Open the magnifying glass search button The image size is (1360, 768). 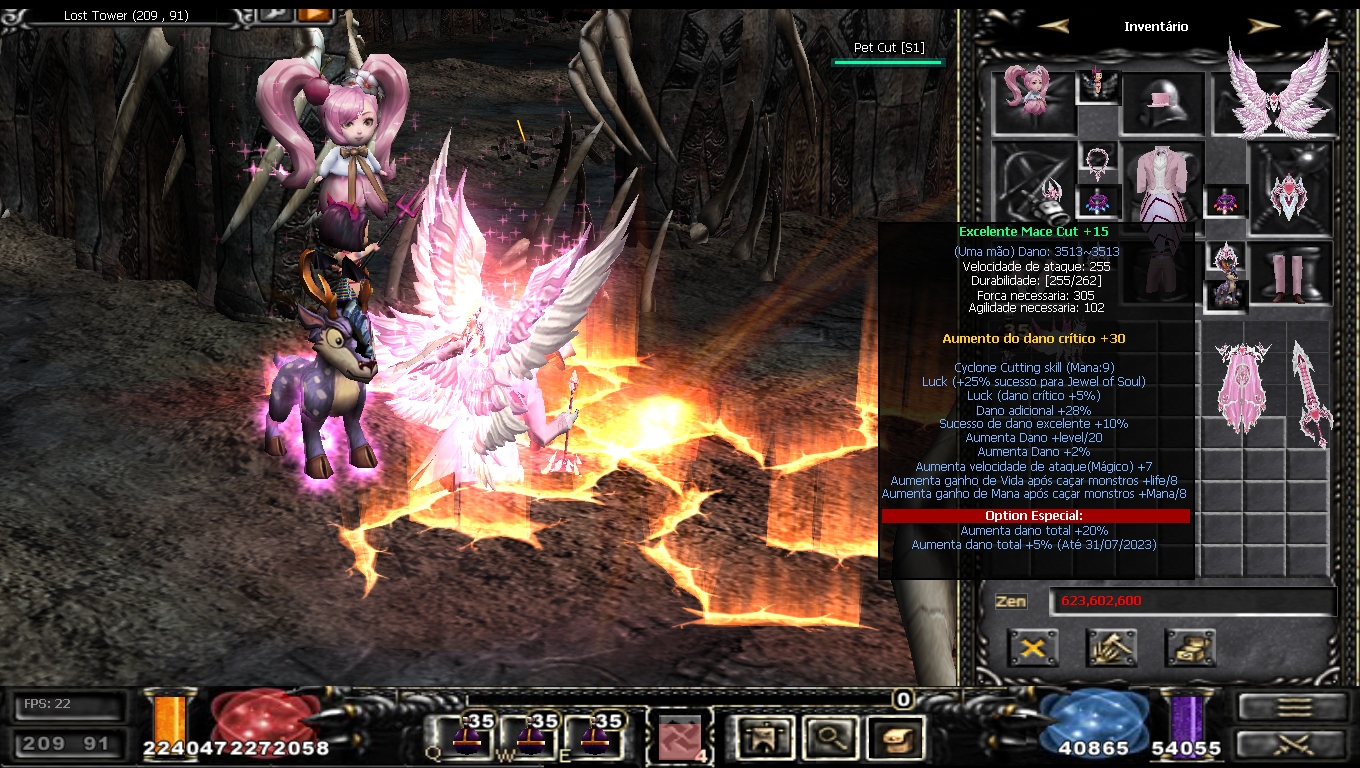point(827,738)
